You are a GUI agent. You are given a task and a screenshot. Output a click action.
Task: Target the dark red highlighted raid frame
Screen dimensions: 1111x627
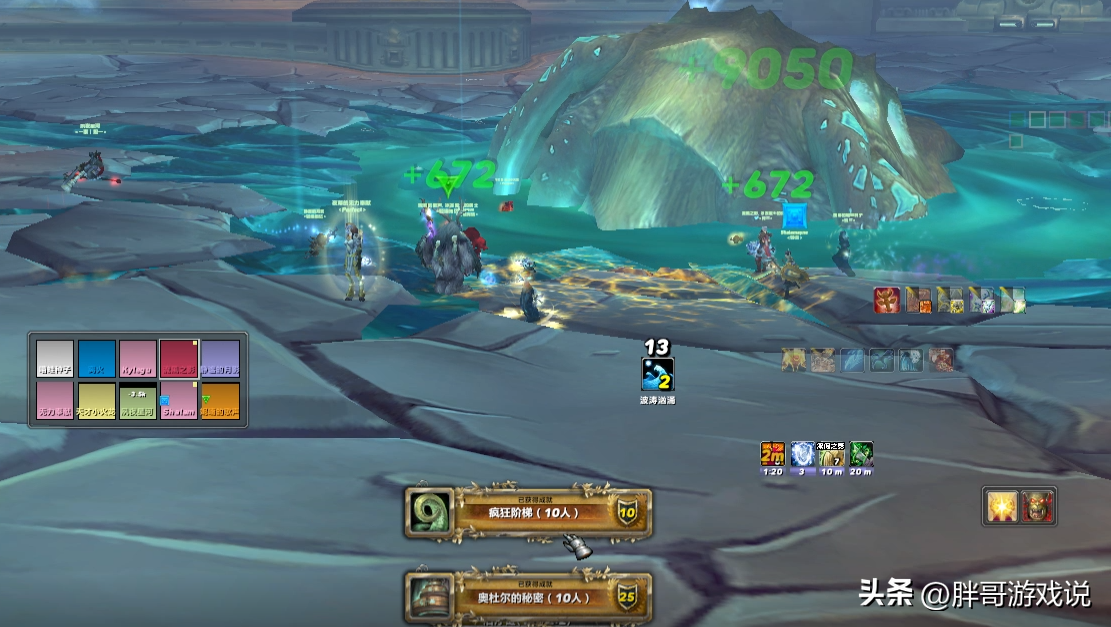tap(179, 359)
